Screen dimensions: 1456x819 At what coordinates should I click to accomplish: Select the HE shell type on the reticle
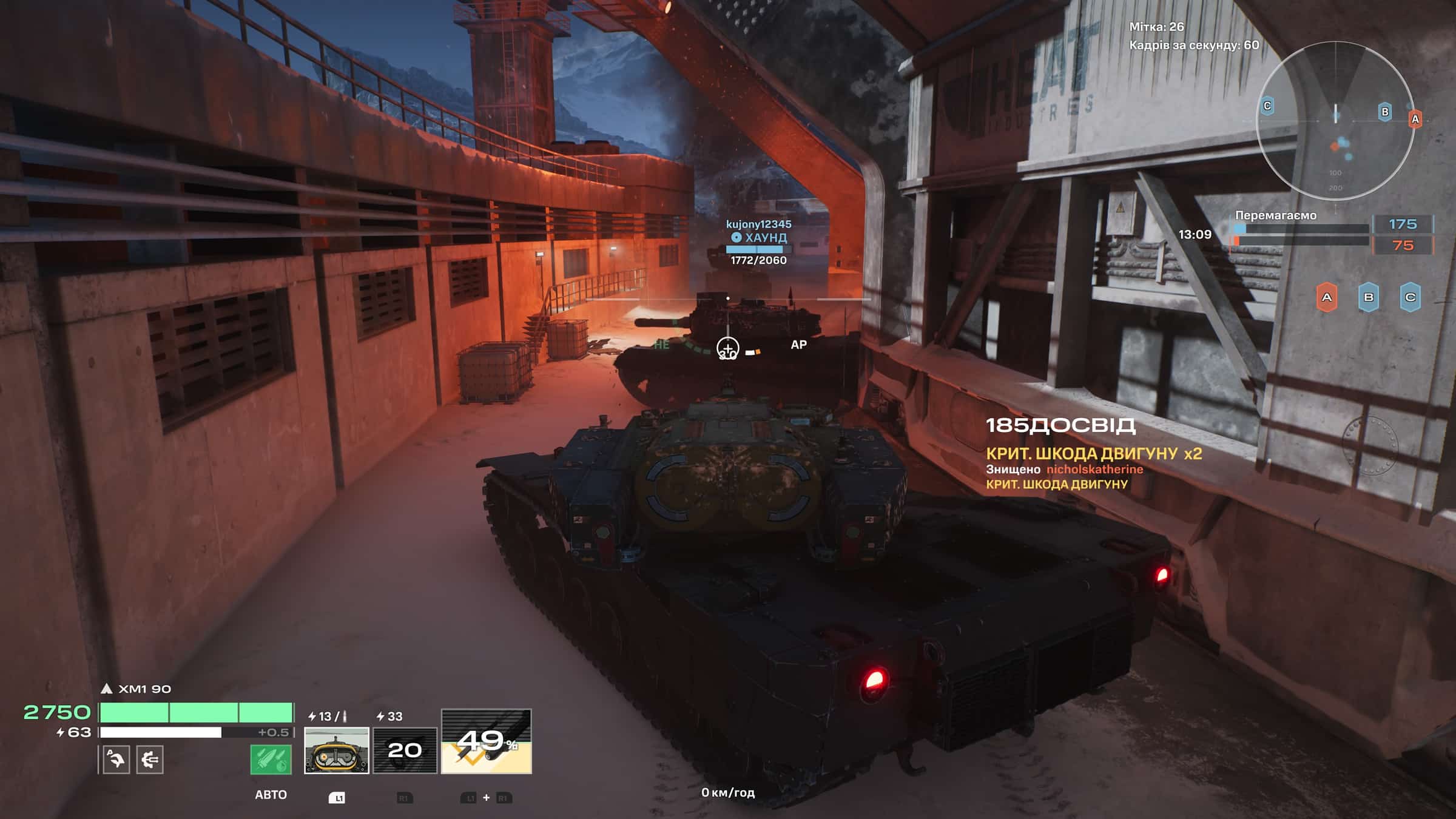(x=661, y=345)
